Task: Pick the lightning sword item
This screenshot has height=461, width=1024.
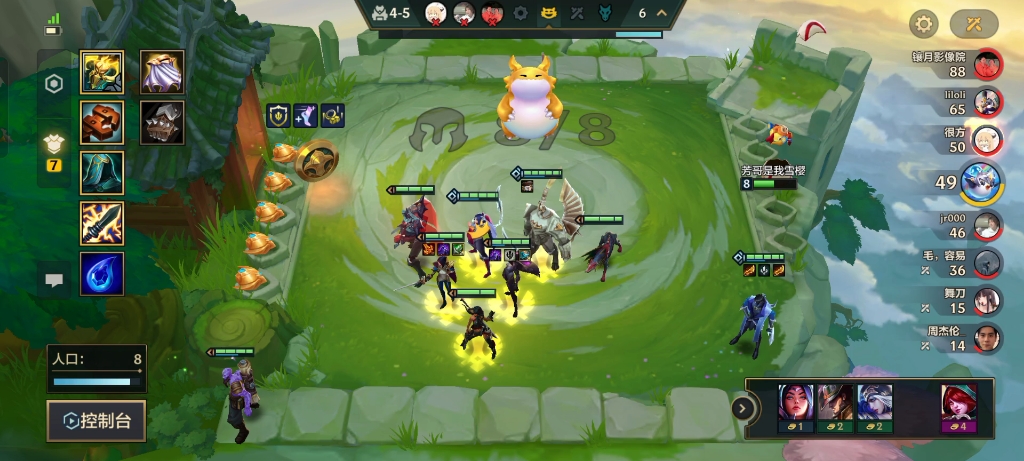Action: pos(102,223)
